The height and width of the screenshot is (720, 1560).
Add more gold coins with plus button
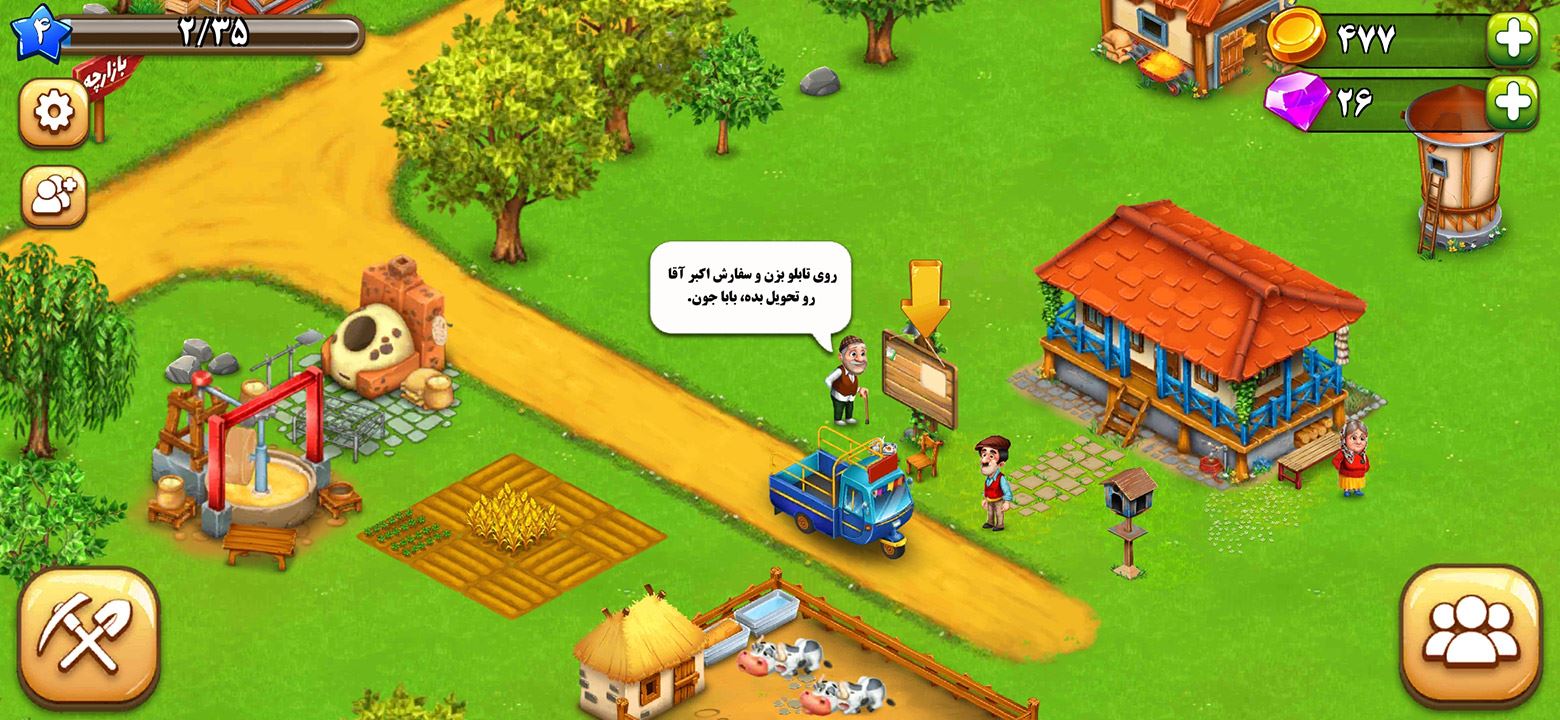click(x=1512, y=40)
